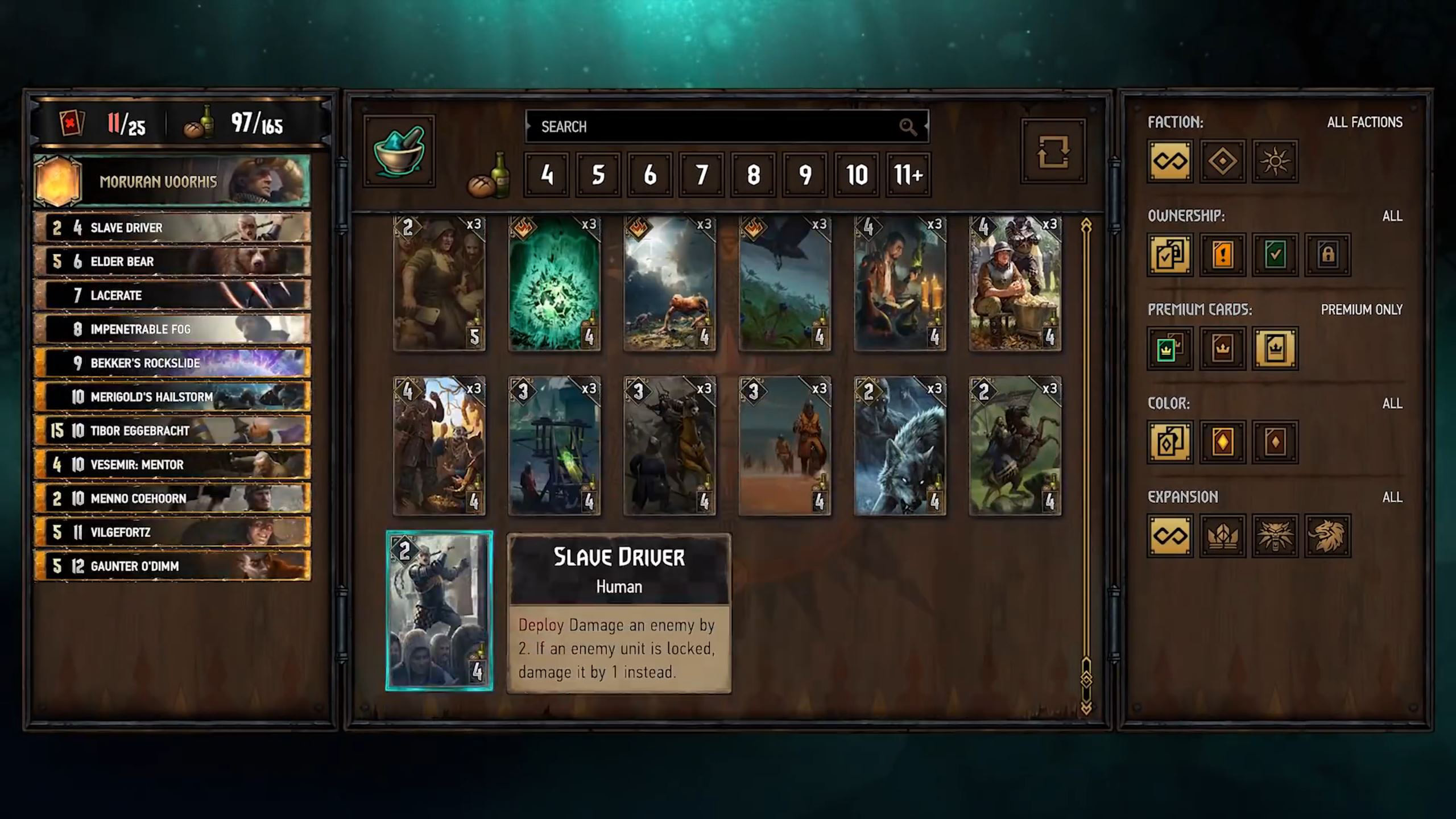Toggle the green animated premium cards filter
The image size is (1456, 819).
pos(1169,349)
